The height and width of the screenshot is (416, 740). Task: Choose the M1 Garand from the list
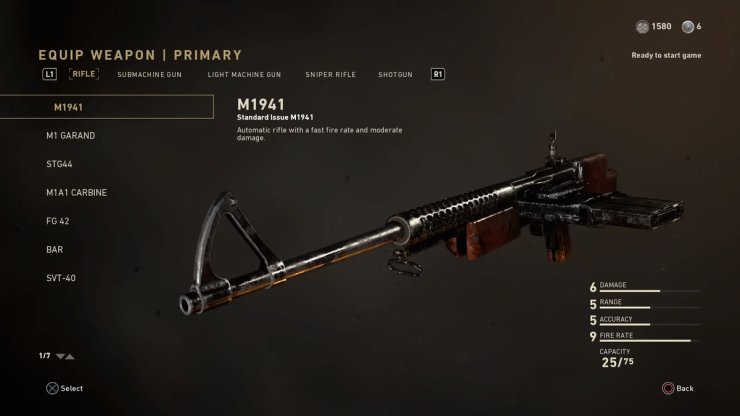coord(71,136)
